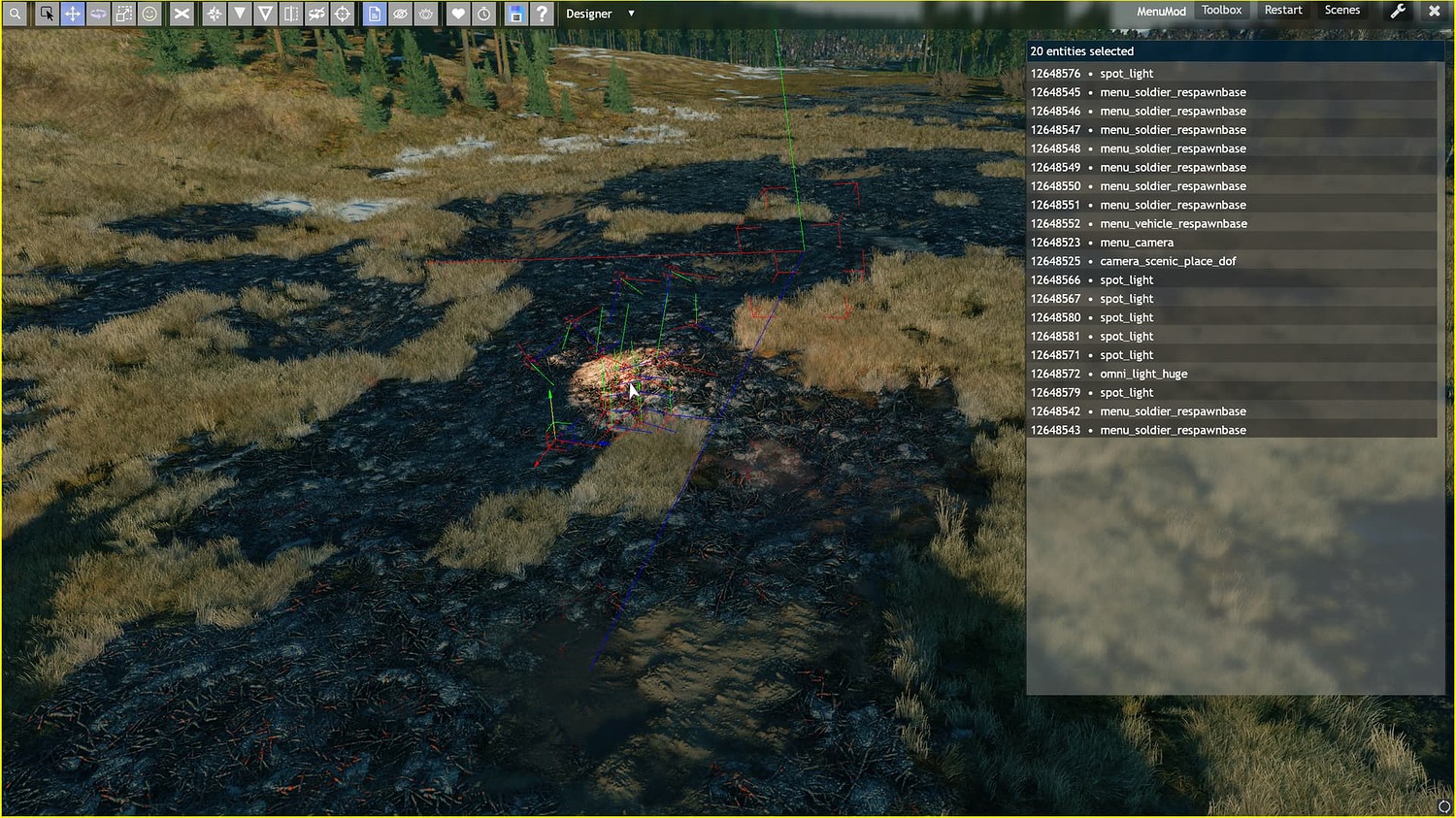This screenshot has width=1456, height=818.
Task: Select the crosshair targeting tool
Action: tap(343, 14)
